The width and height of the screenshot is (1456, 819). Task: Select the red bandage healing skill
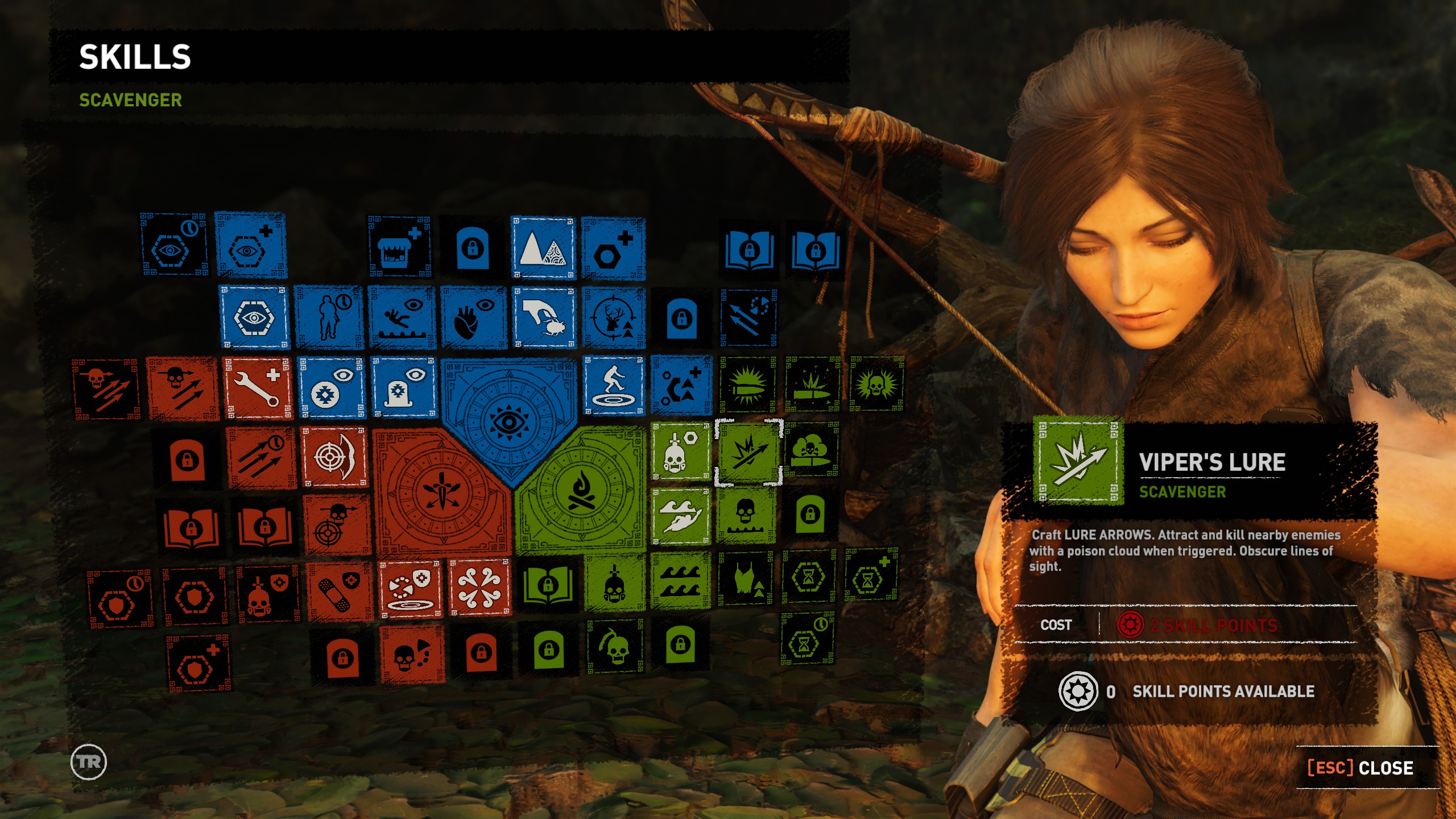pyautogui.click(x=340, y=591)
